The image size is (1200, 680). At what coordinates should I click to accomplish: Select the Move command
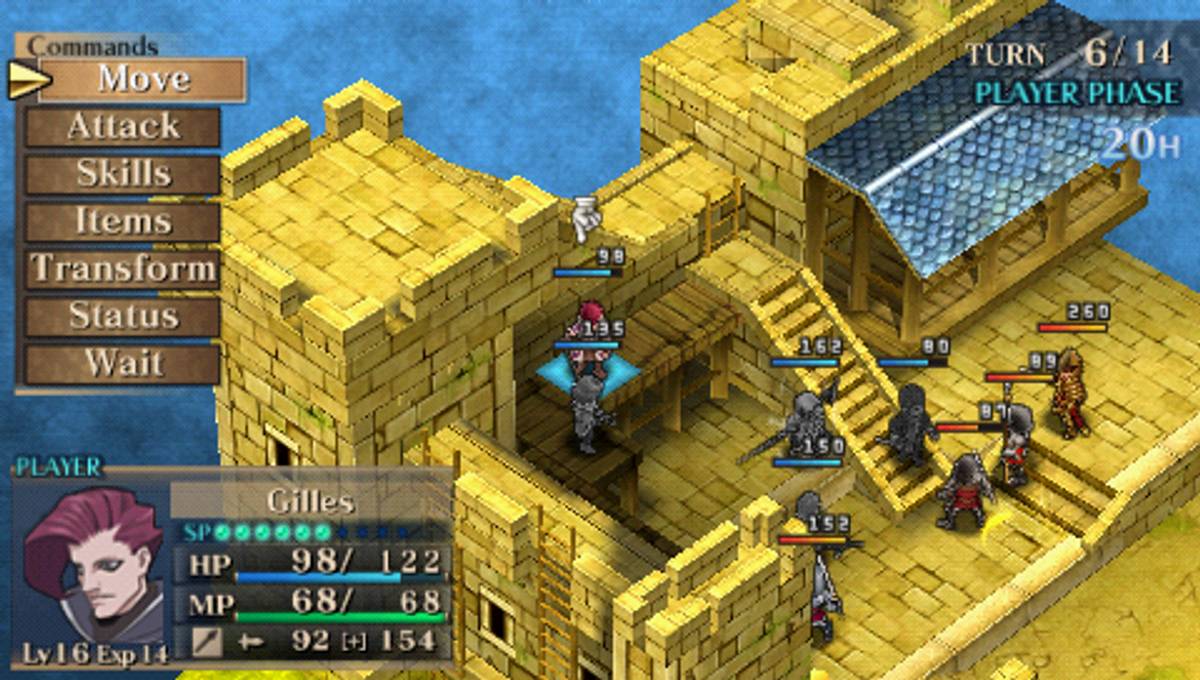[143, 79]
